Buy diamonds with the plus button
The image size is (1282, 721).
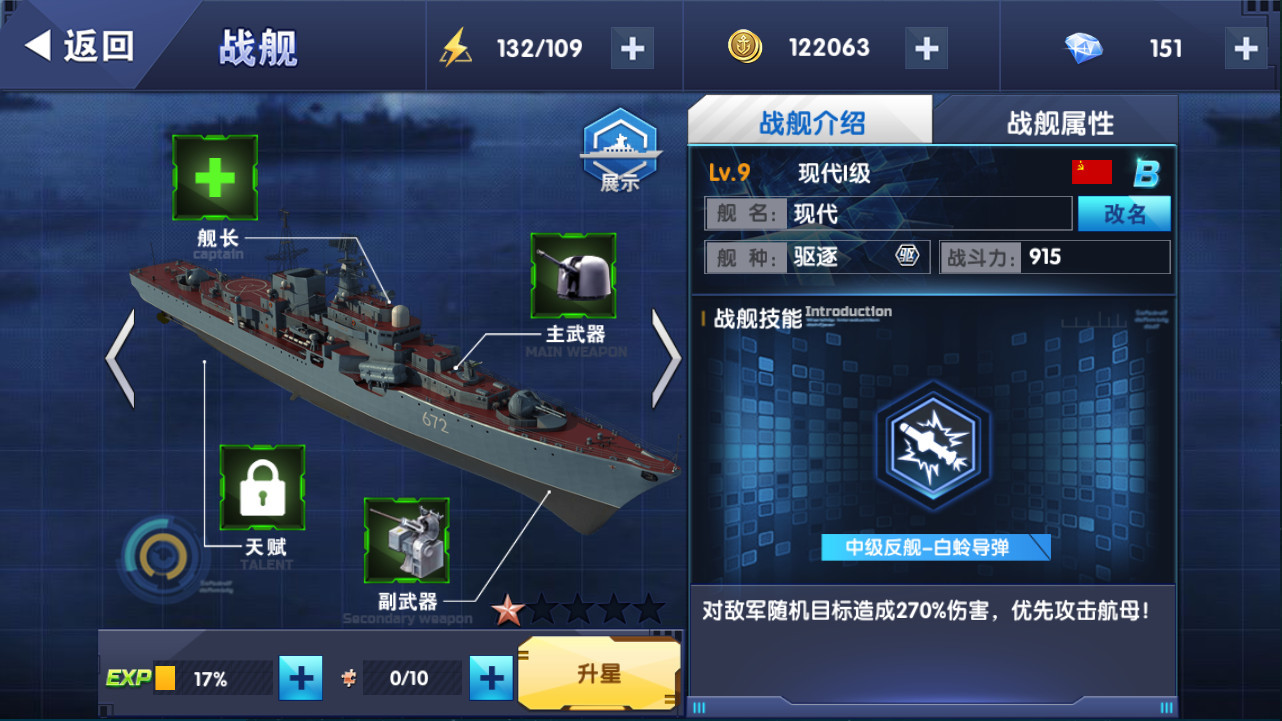point(1245,48)
